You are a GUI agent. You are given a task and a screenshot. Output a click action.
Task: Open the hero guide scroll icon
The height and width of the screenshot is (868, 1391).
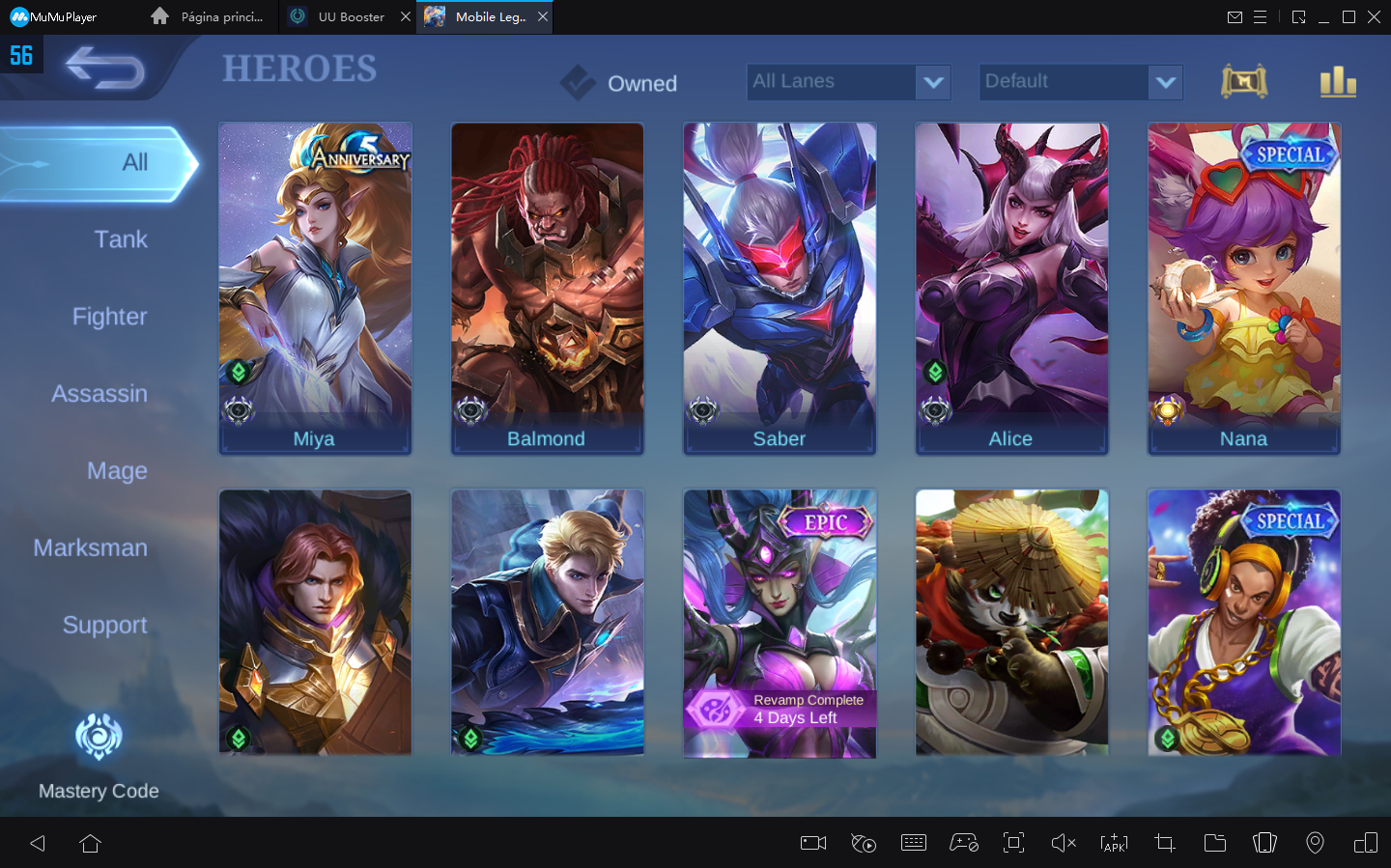point(1244,82)
